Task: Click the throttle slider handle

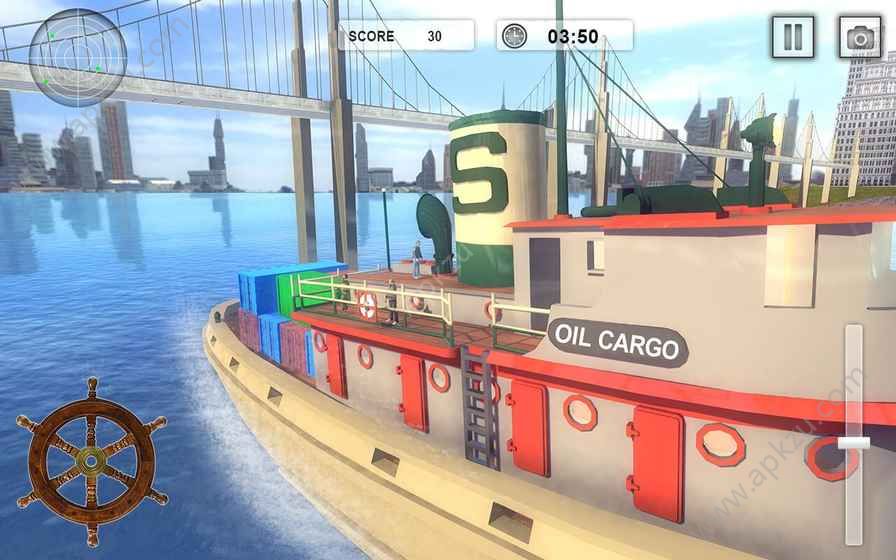Action: coord(853,442)
